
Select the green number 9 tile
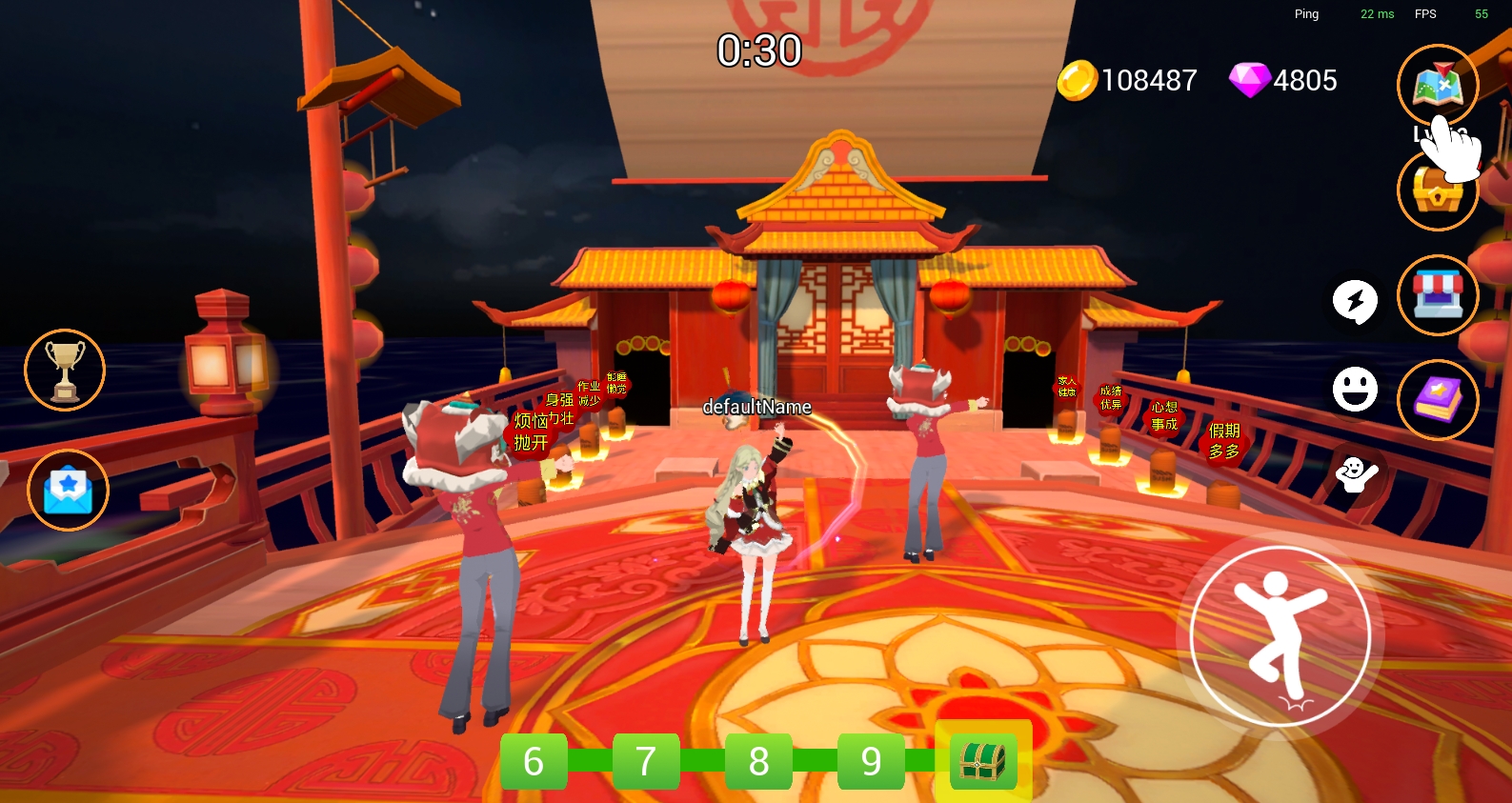click(x=871, y=761)
